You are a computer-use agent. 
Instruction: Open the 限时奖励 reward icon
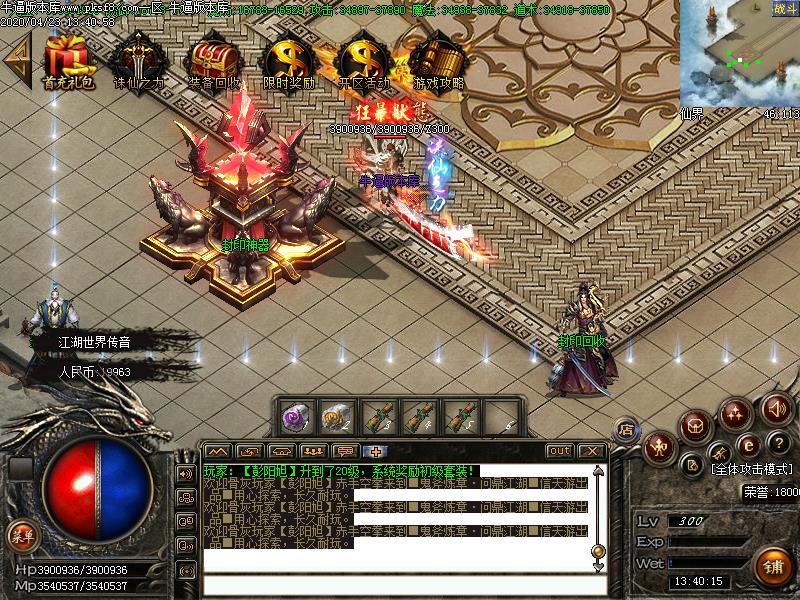click(288, 61)
